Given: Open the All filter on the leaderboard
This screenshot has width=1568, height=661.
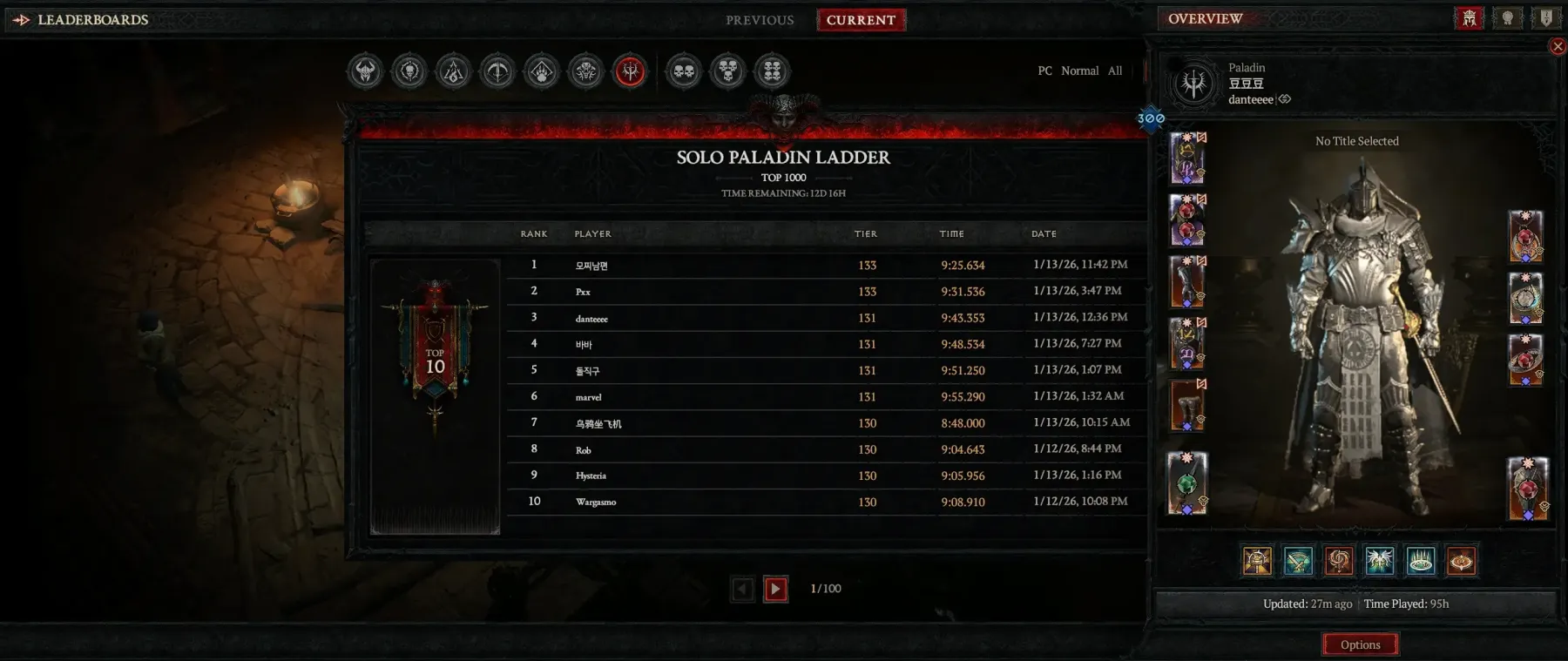Looking at the screenshot, I should 1115,71.
